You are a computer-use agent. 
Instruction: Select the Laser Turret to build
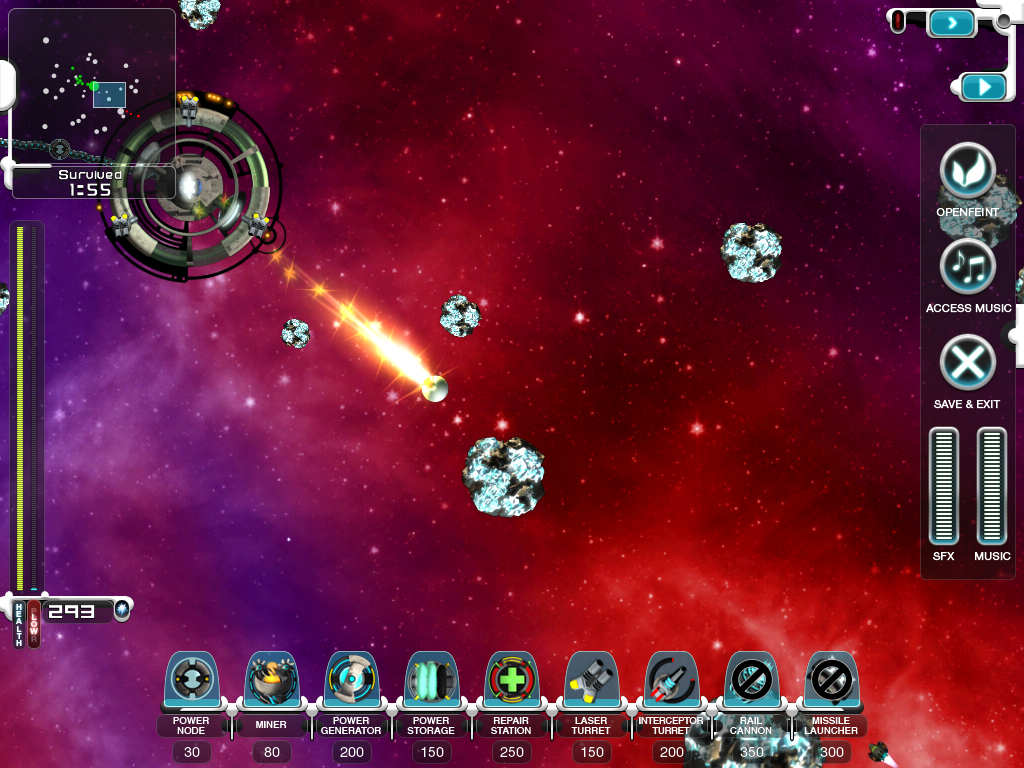coord(591,682)
